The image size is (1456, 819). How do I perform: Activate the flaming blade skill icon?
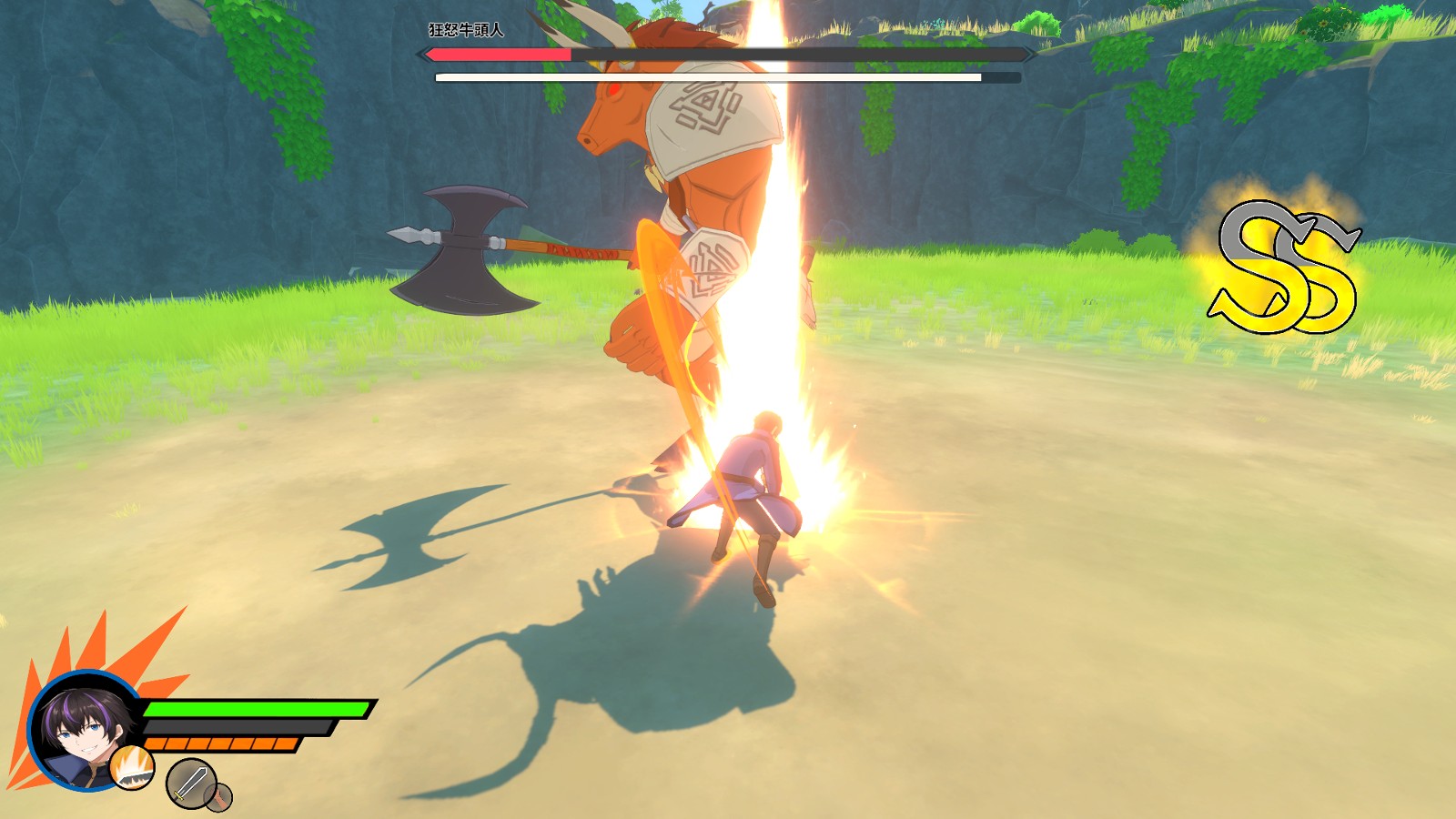point(133,767)
